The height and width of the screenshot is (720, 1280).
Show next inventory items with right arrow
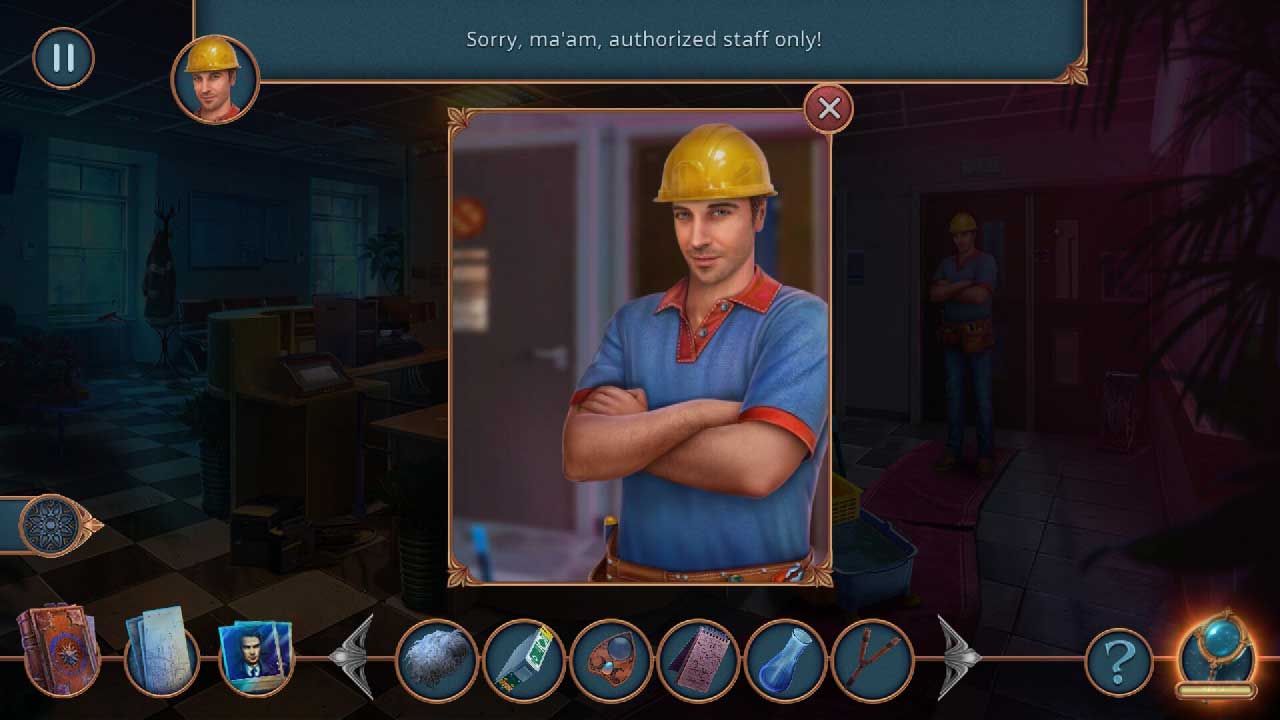point(957,657)
